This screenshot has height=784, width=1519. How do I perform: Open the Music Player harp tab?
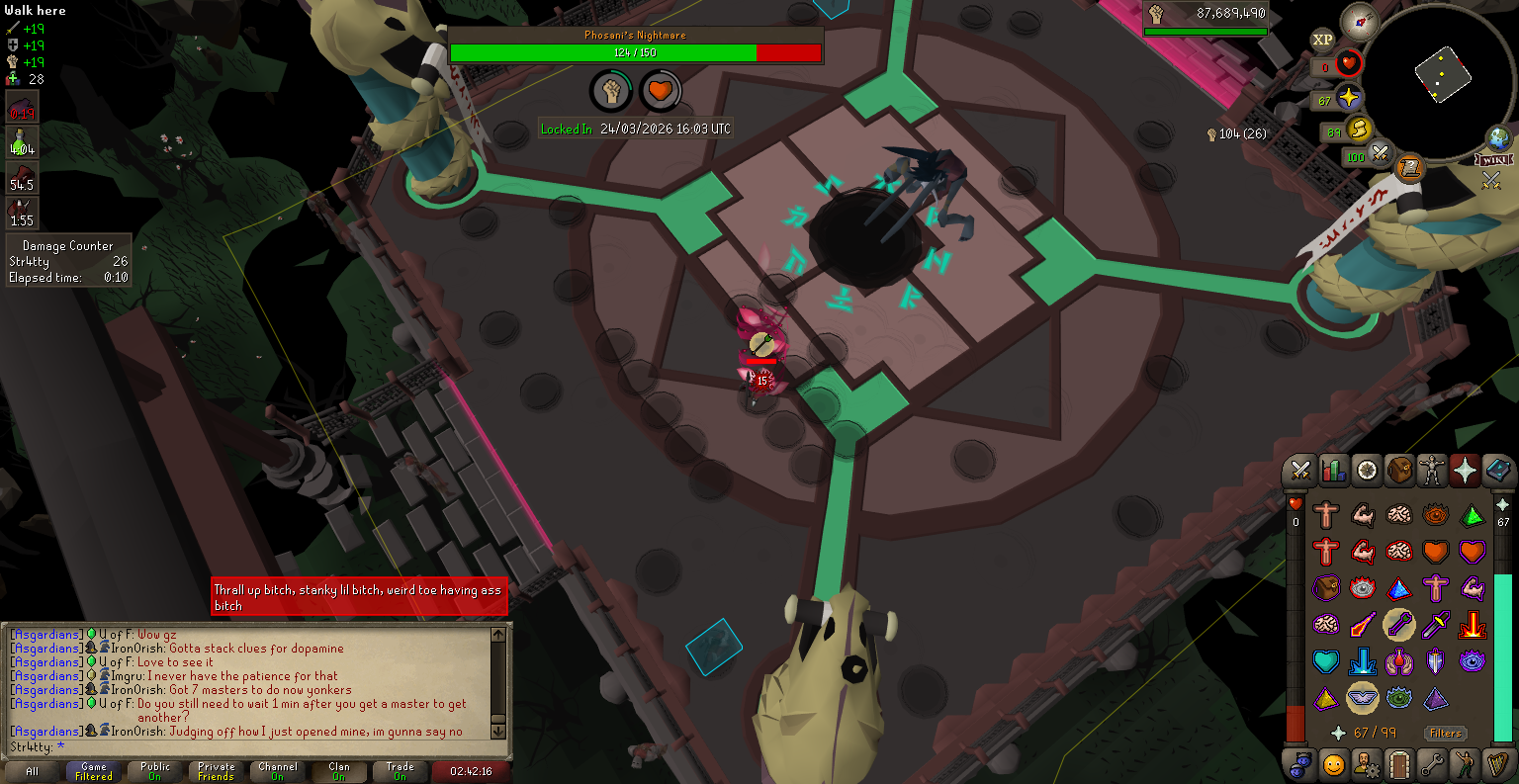1498,764
